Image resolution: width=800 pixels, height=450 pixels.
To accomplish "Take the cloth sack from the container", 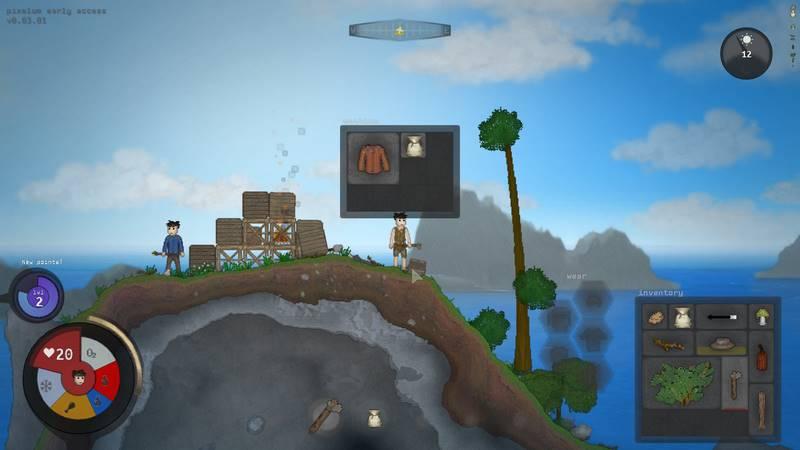I will pos(413,146).
